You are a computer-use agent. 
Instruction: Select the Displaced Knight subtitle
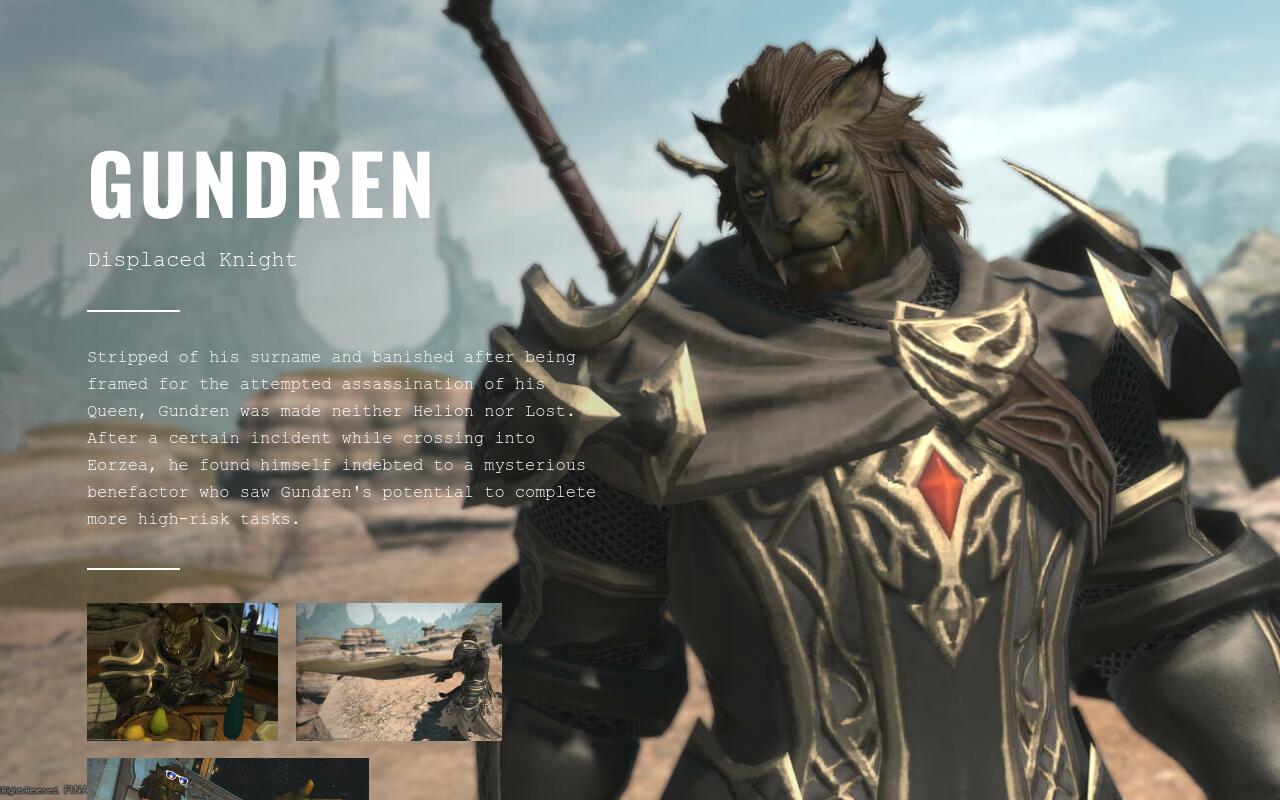tap(192, 260)
